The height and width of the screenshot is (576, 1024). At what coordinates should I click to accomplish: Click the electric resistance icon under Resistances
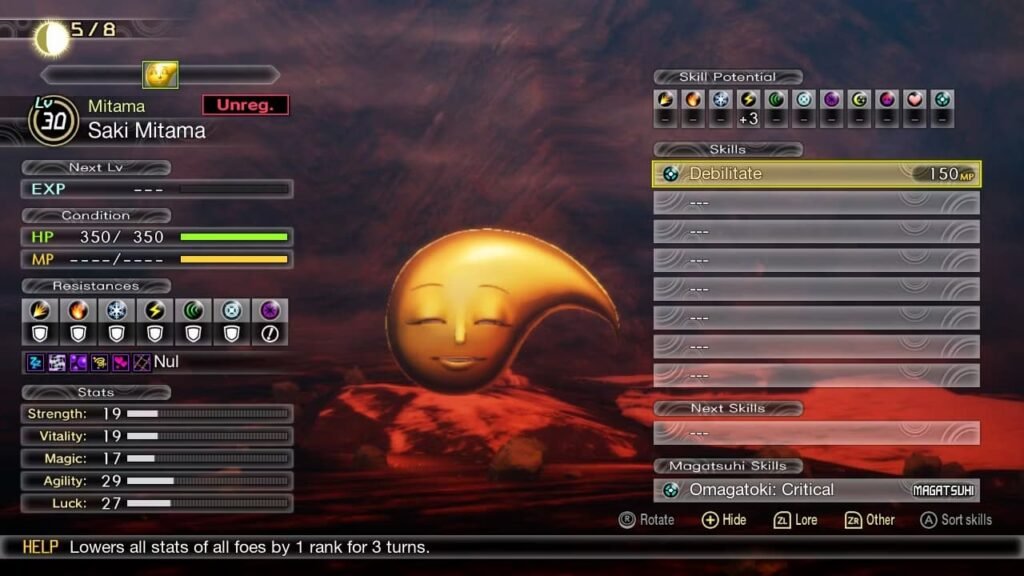[155, 311]
